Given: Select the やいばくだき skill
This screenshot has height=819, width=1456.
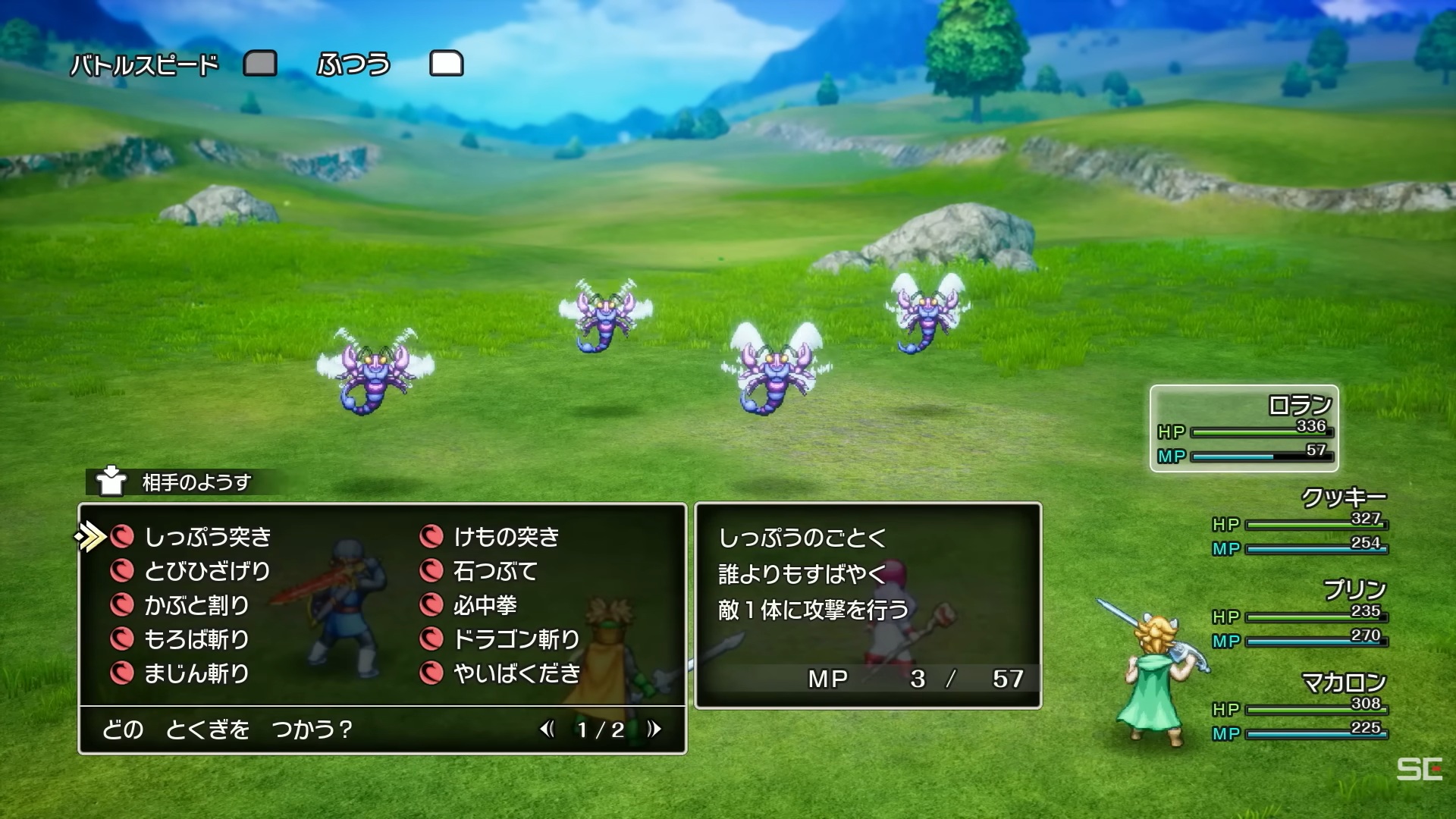Looking at the screenshot, I should coord(516,673).
